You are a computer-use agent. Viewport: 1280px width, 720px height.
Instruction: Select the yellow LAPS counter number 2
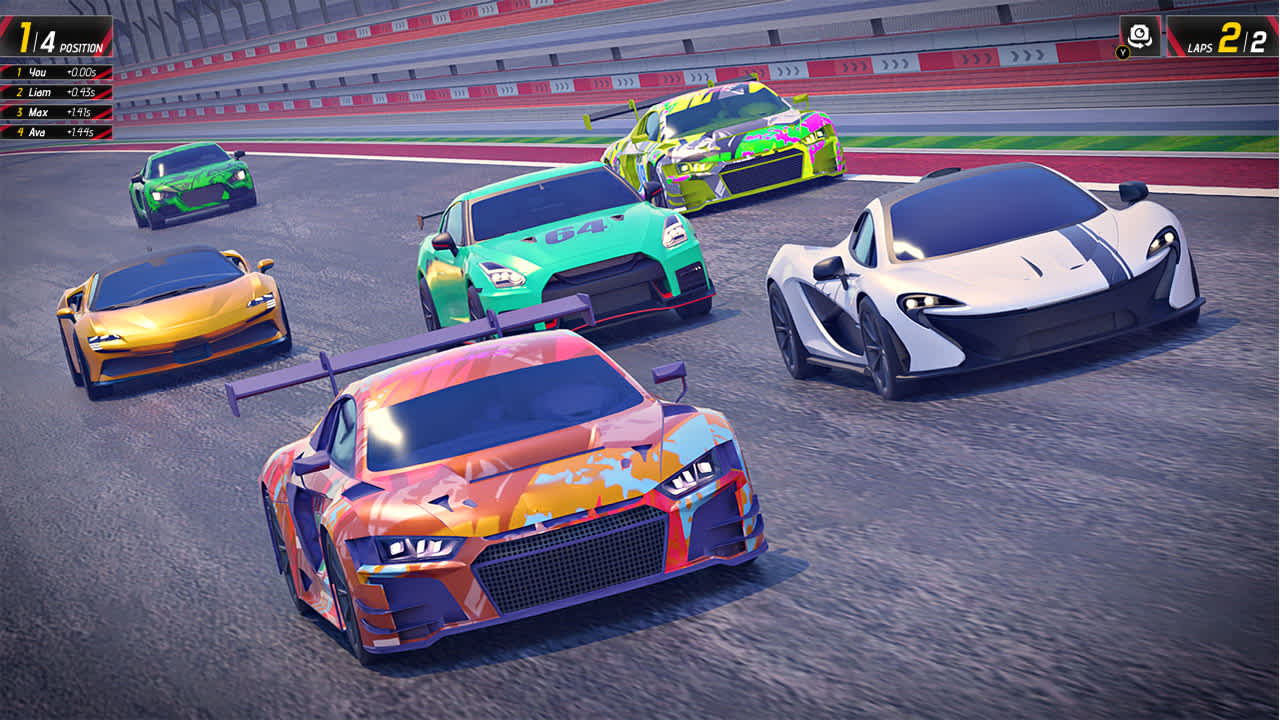coord(1229,36)
